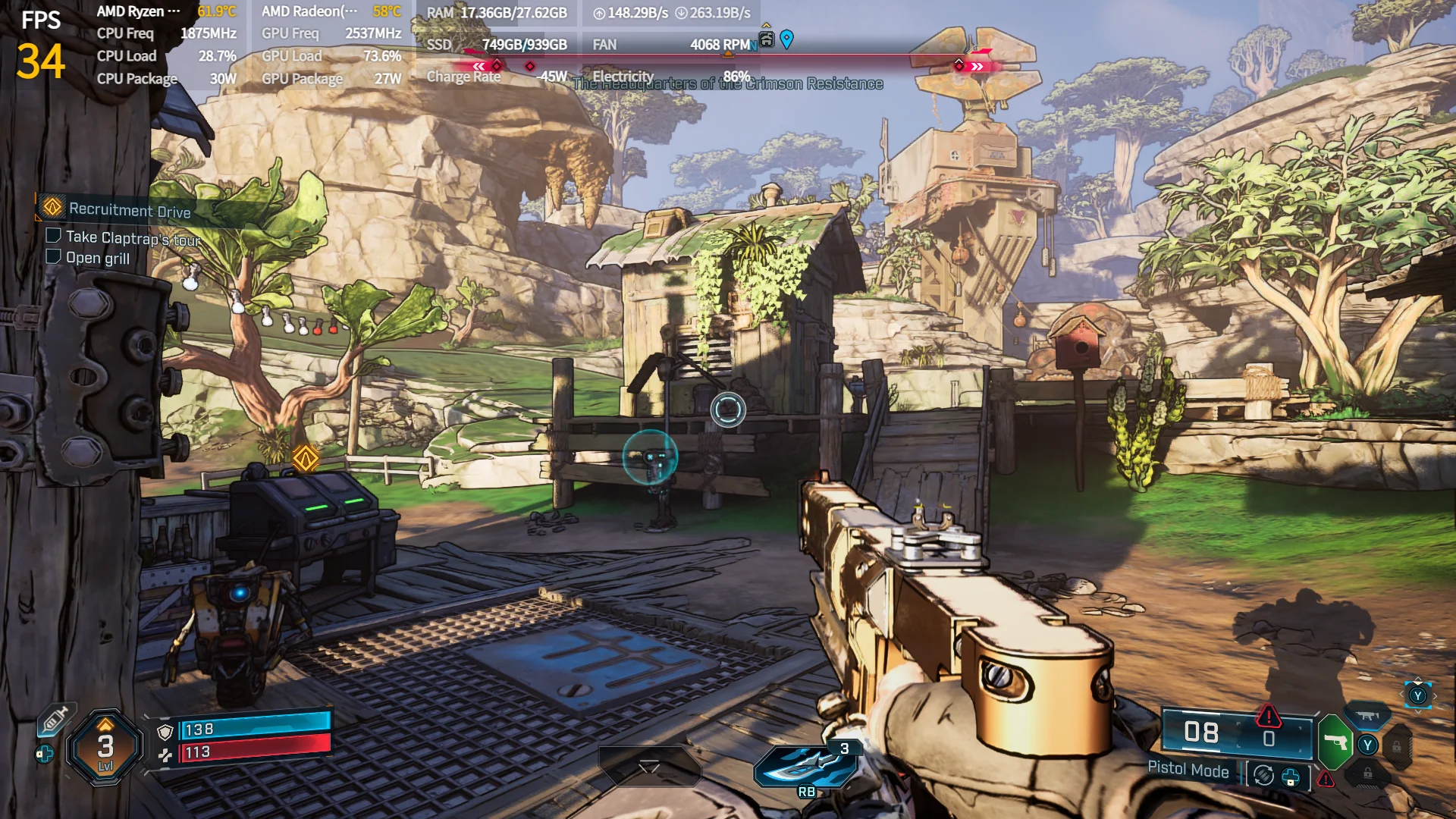Click the Open grill objective checkbox
This screenshot has width=1456, height=819.
(x=53, y=257)
